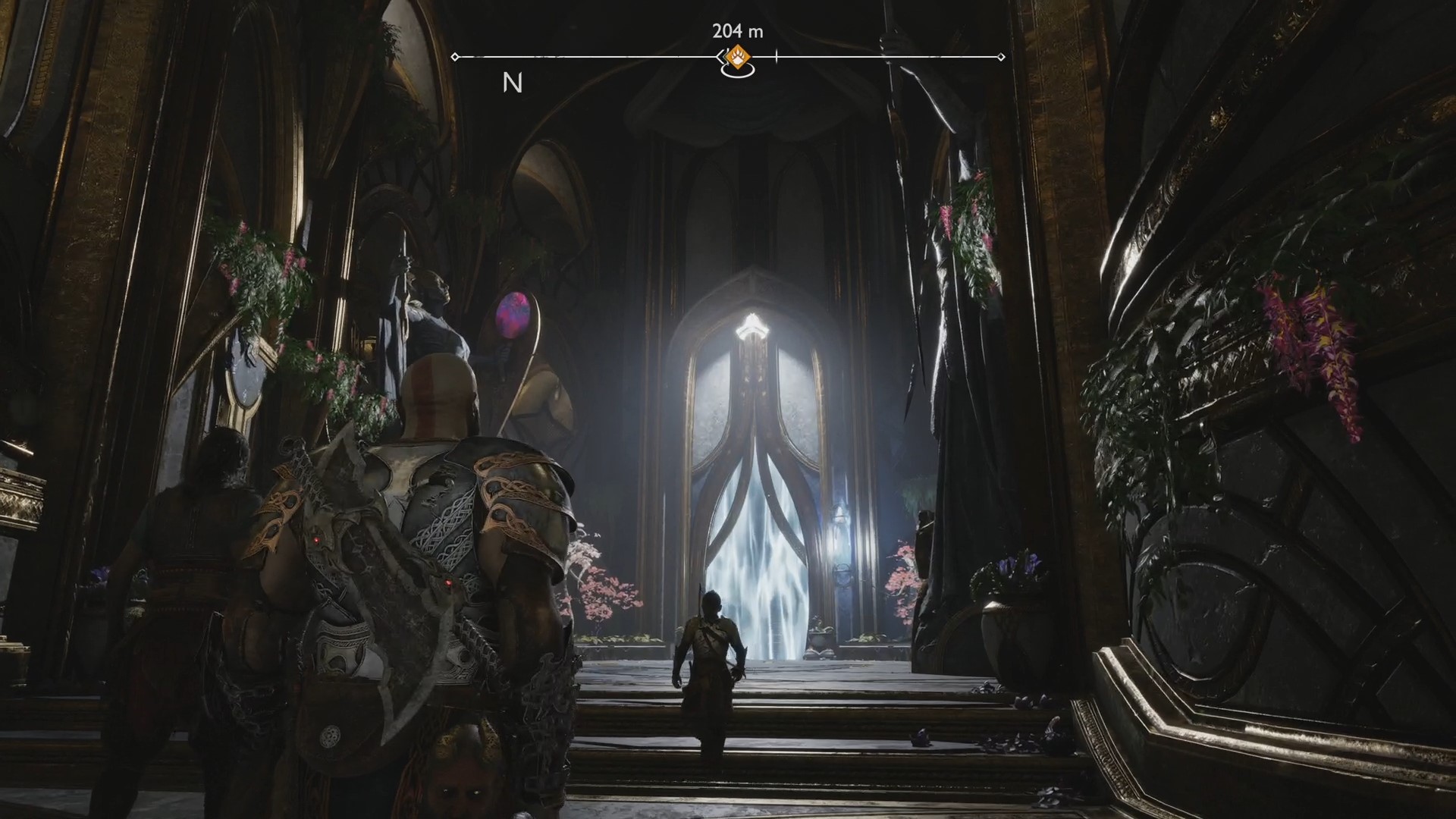Expand the 204 m distance readout

[x=736, y=32]
